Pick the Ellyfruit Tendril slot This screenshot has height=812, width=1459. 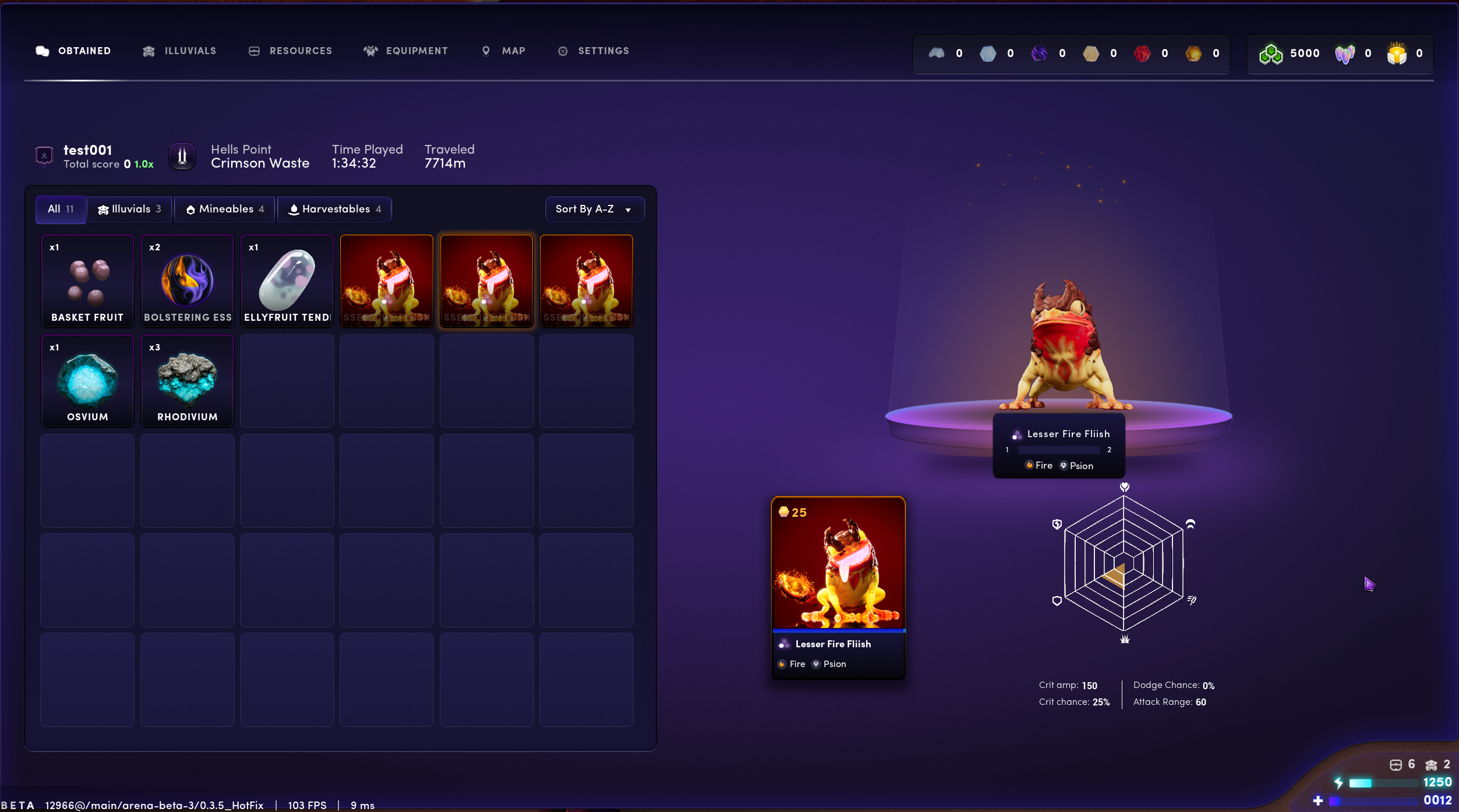pos(287,281)
